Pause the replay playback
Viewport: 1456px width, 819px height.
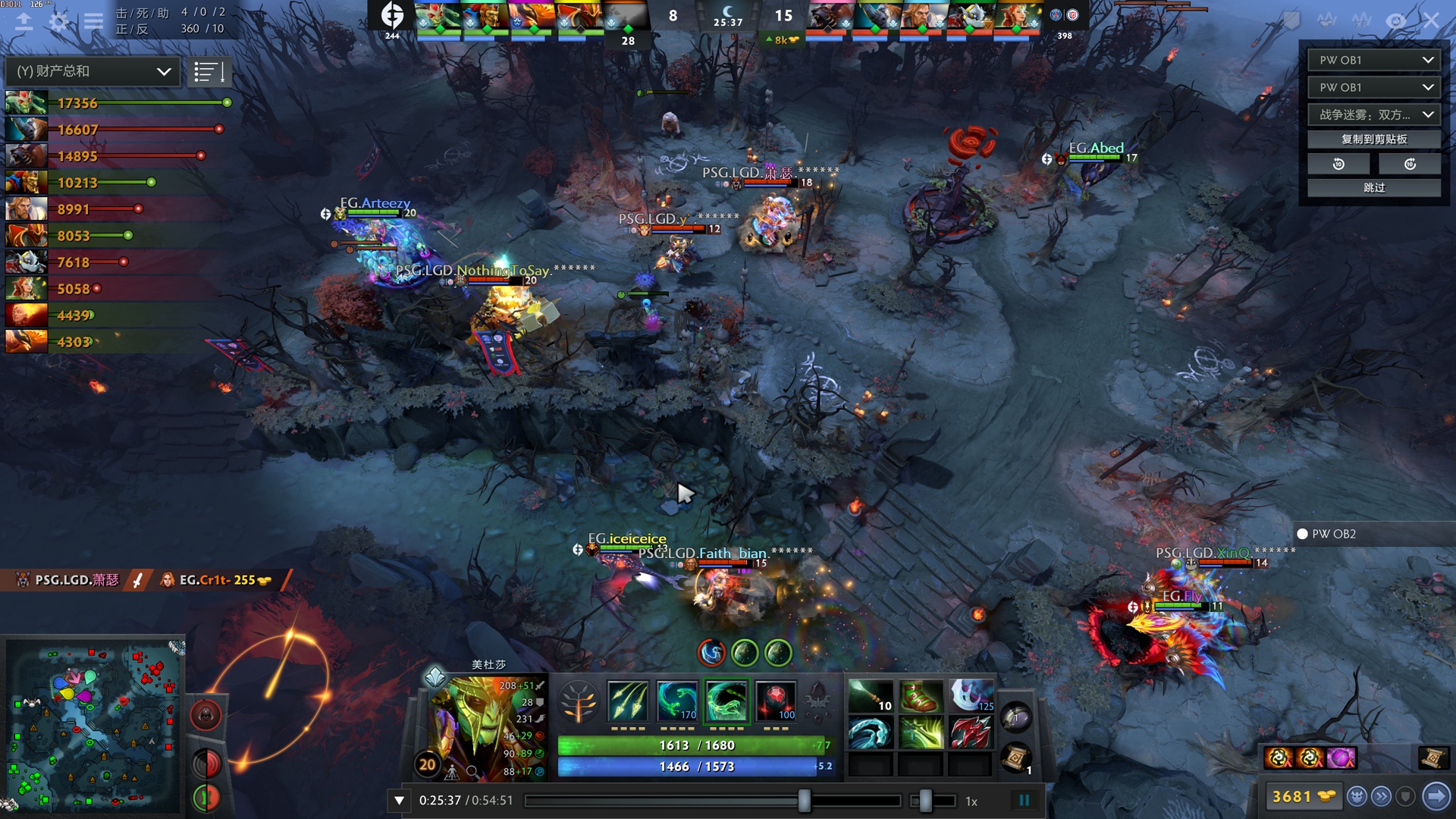point(1024,800)
